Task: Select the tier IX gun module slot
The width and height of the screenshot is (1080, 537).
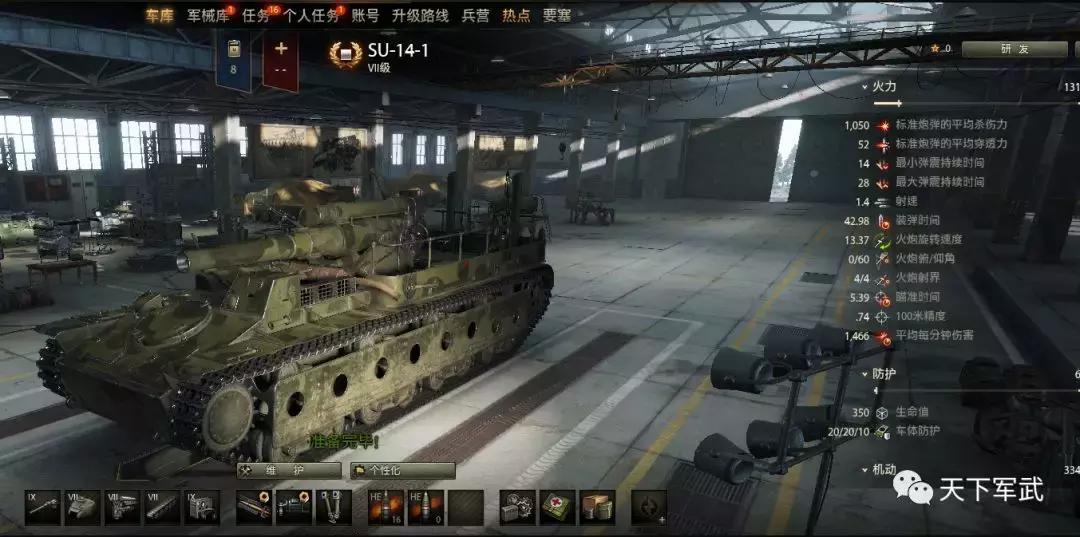Action: 43,507
